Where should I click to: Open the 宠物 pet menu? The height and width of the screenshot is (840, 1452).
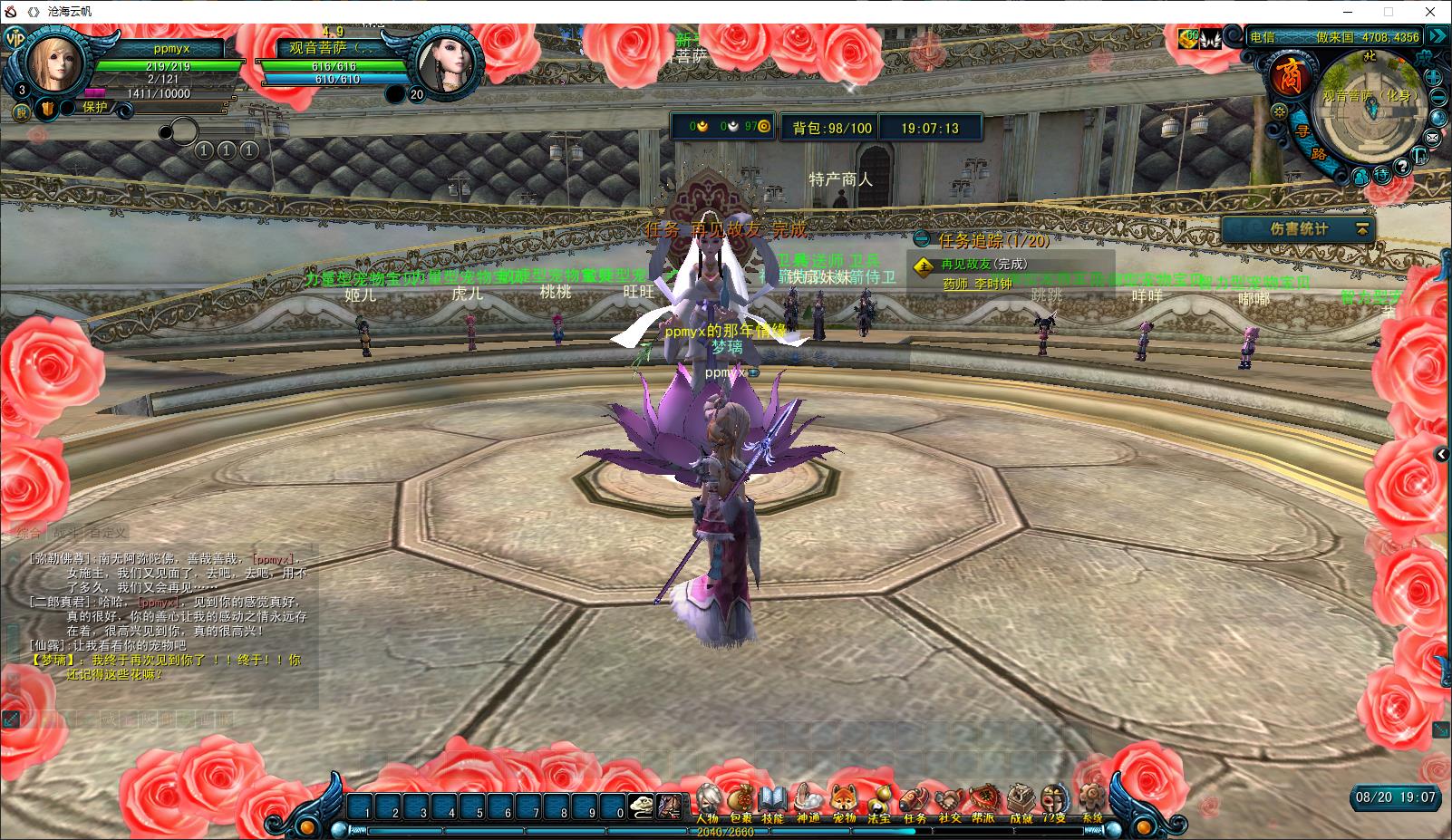[x=844, y=801]
